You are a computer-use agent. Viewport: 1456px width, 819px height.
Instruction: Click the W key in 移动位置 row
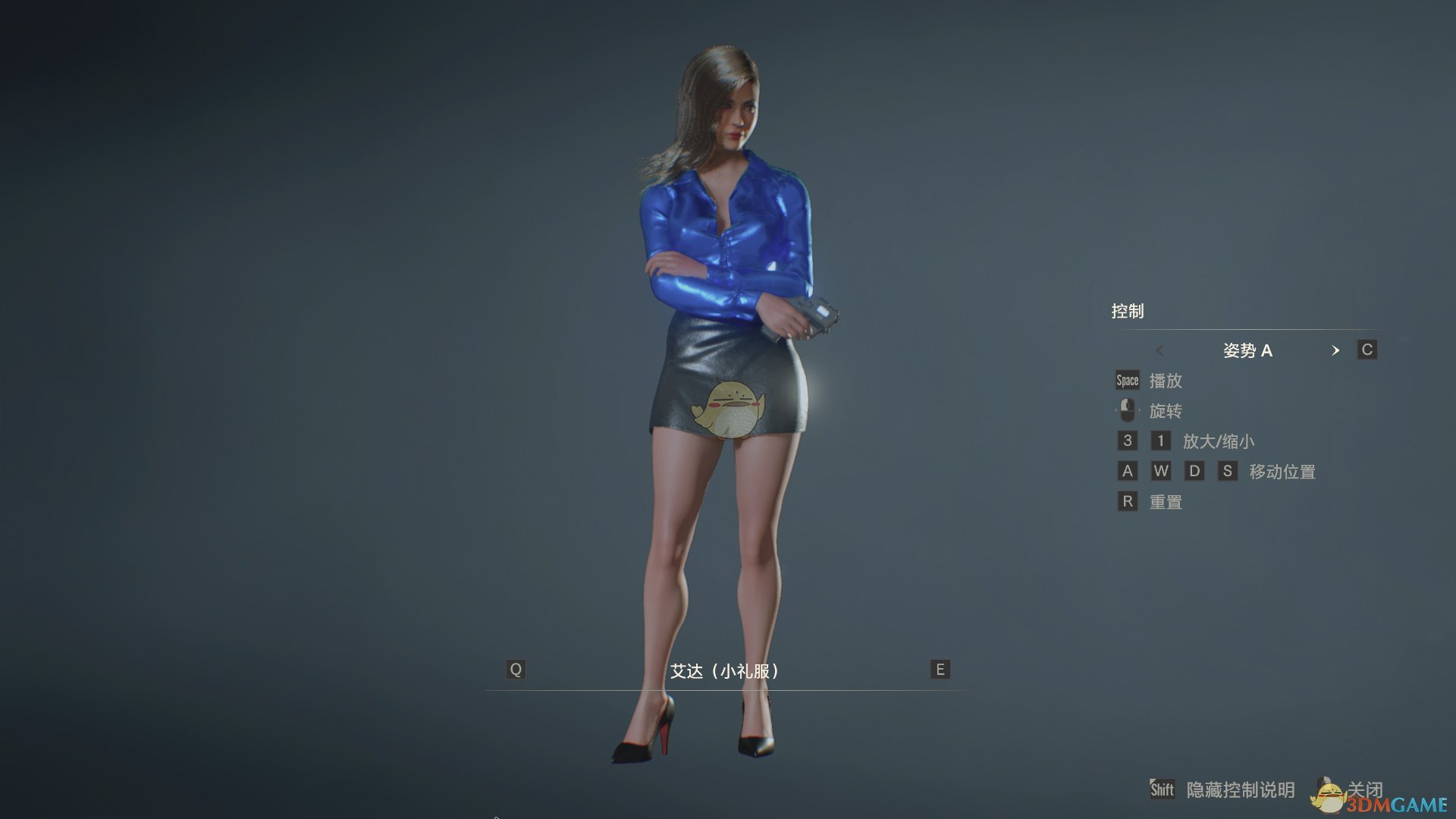click(1160, 471)
